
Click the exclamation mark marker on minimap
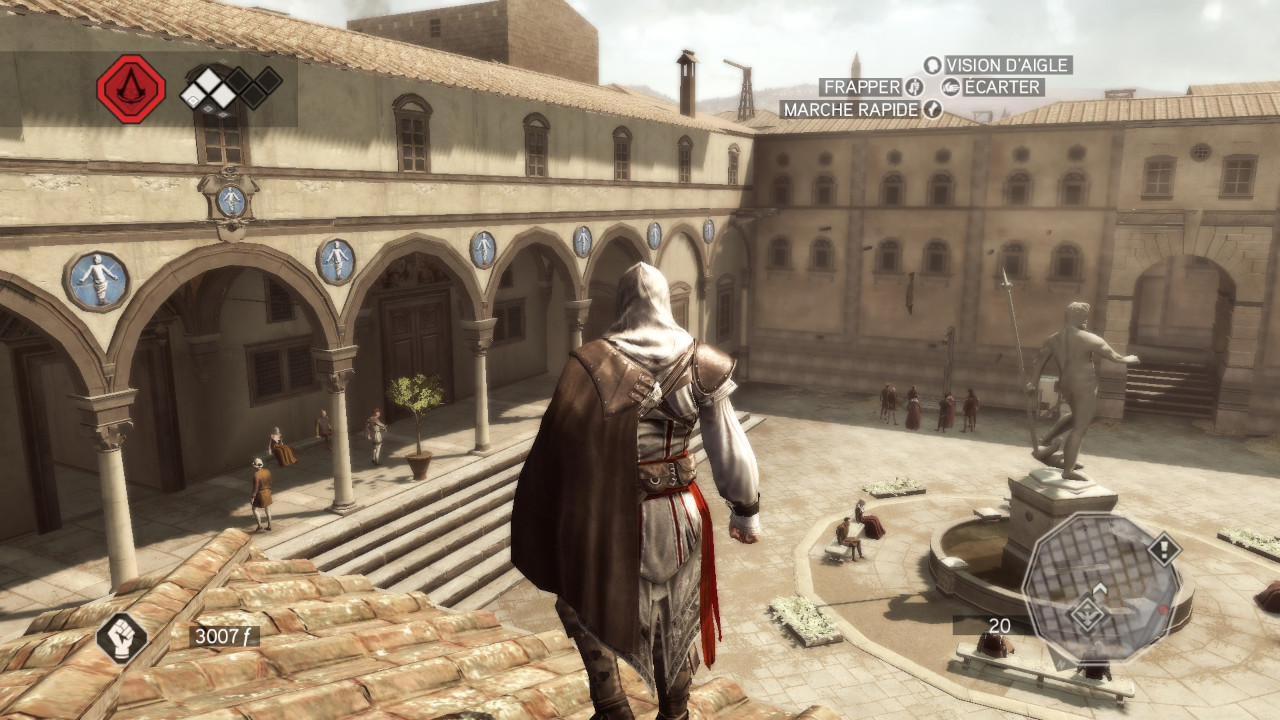point(1163,548)
